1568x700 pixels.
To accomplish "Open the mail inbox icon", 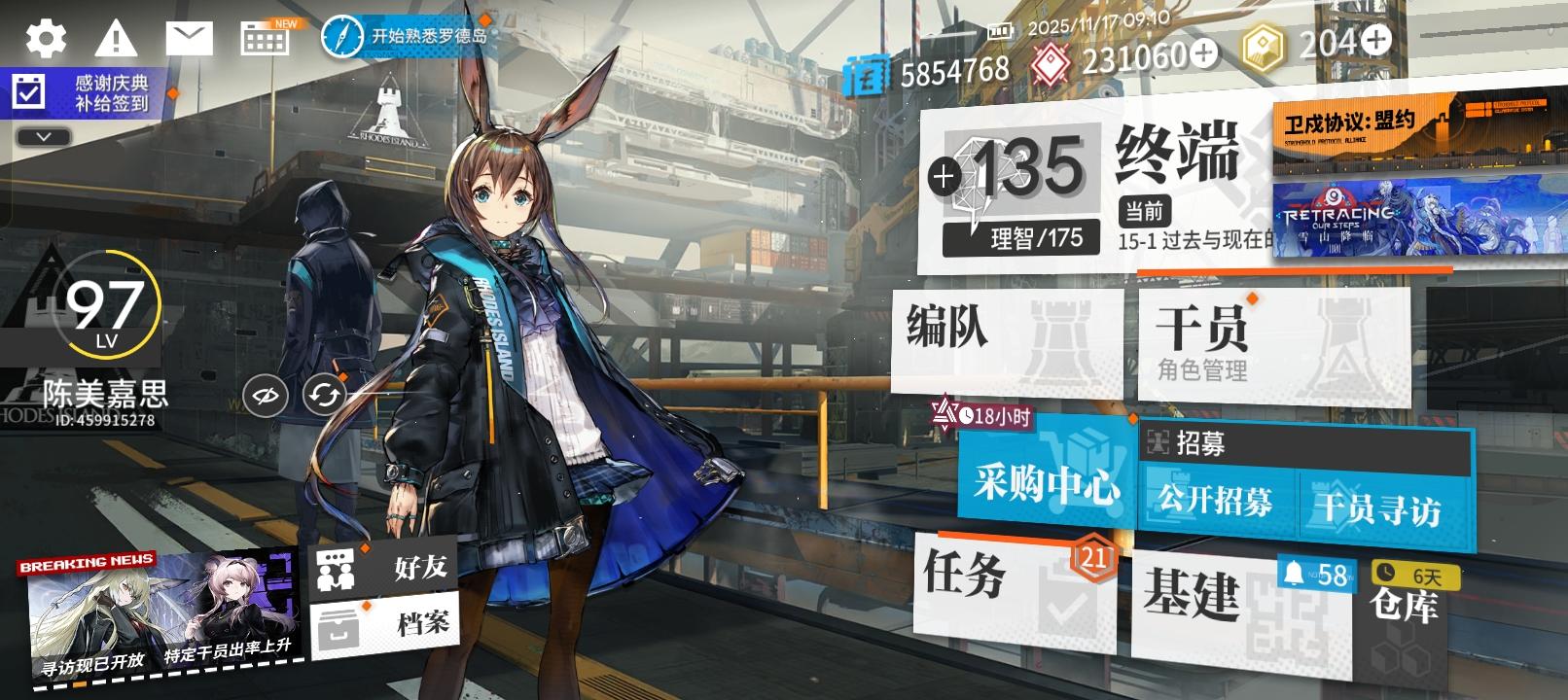I will click(190, 38).
